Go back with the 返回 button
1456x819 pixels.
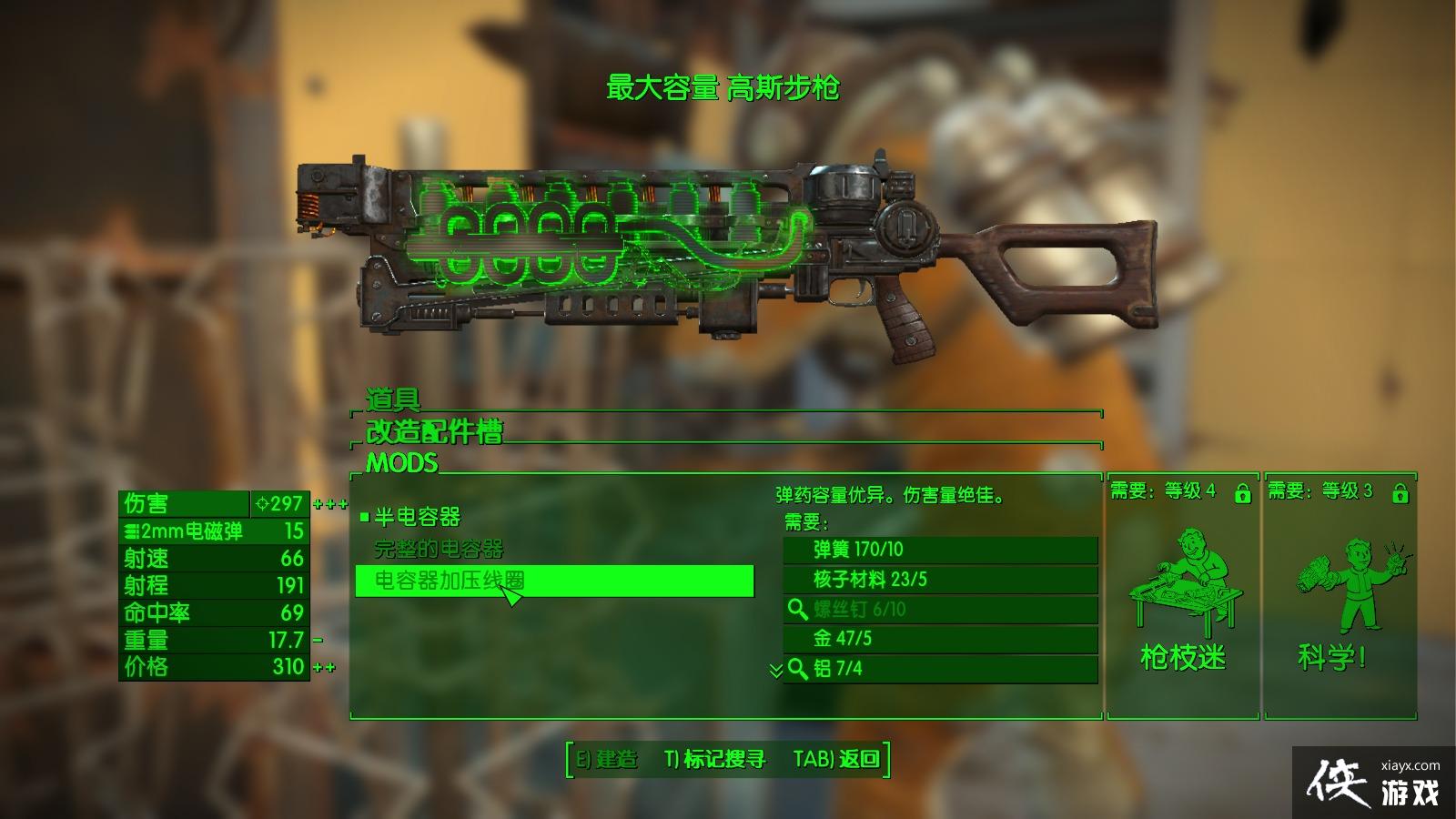click(x=836, y=759)
